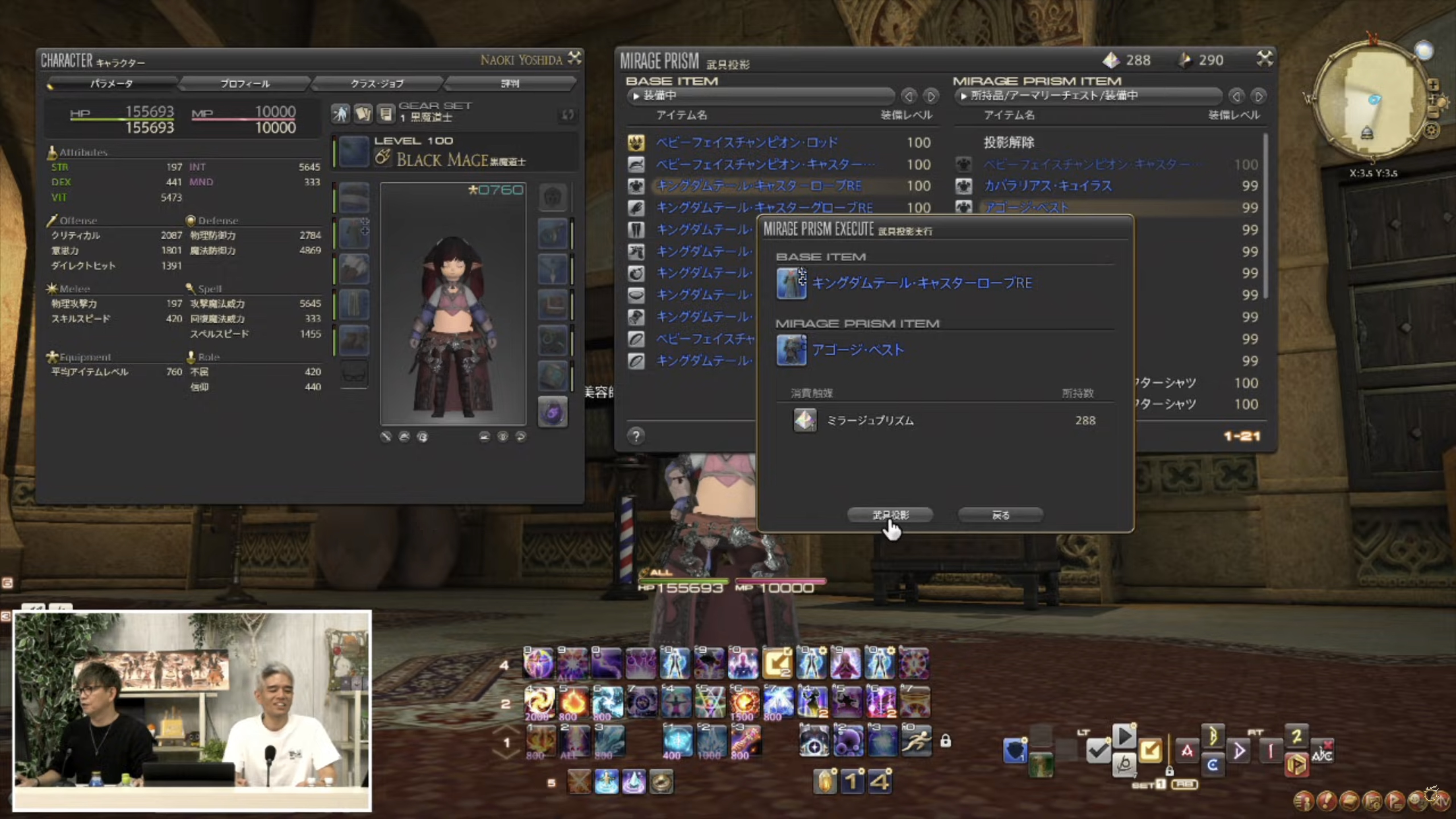Open the 所持品/アーマリーチェスト source dropdown
1456x819 pixels.
pos(1087,96)
